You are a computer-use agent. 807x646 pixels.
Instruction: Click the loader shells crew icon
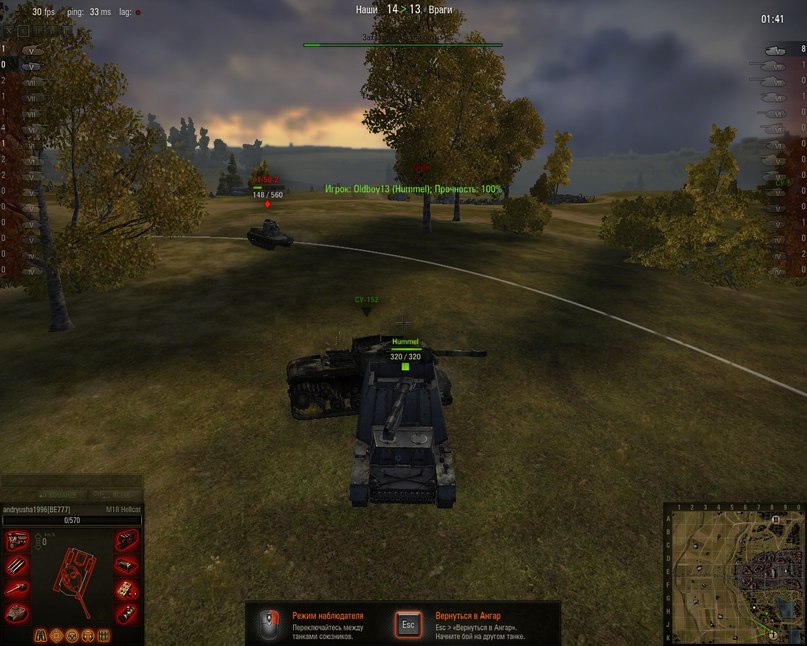102,635
